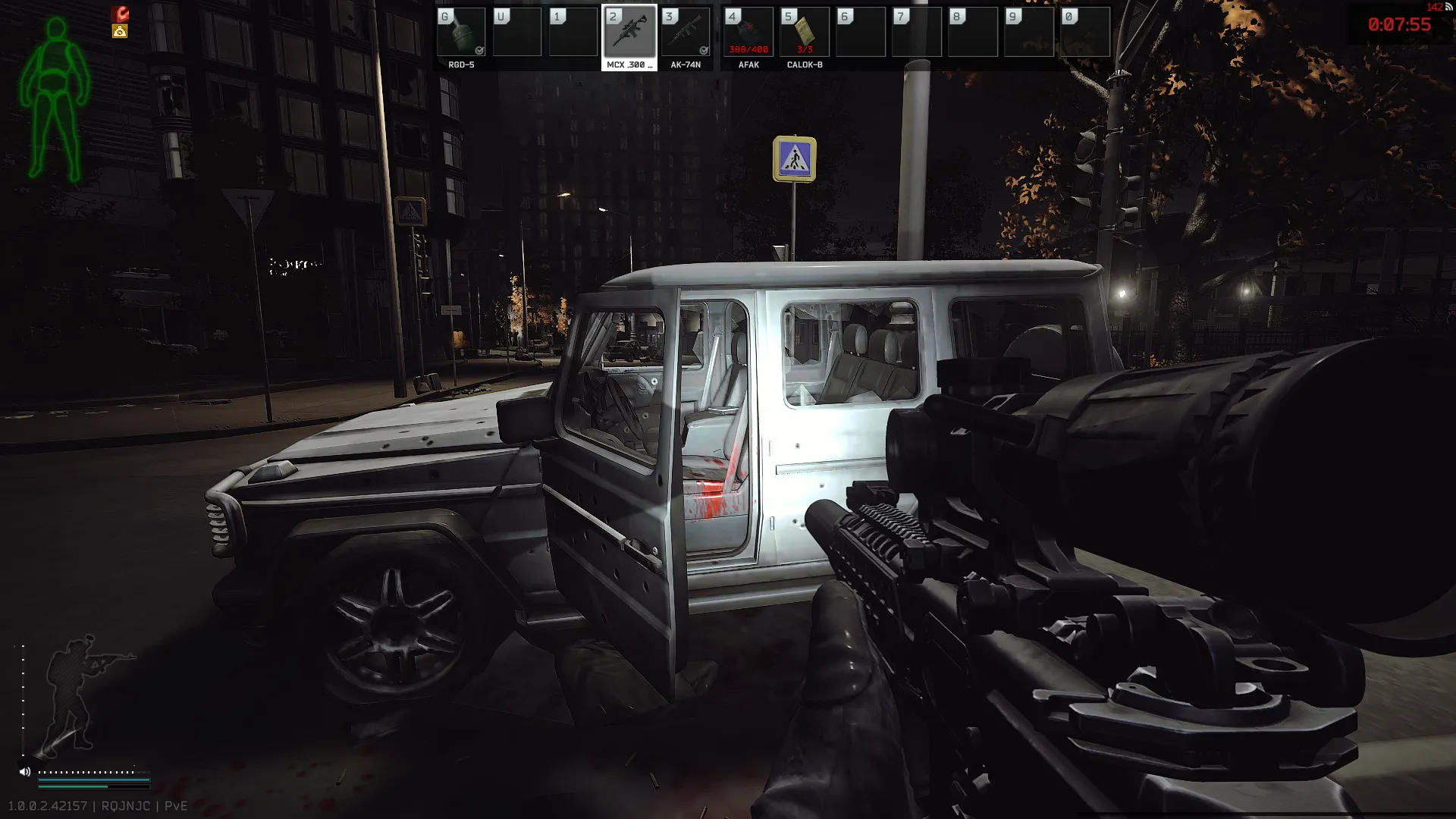
Task: Click the yellow weight status icon
Action: point(120,31)
